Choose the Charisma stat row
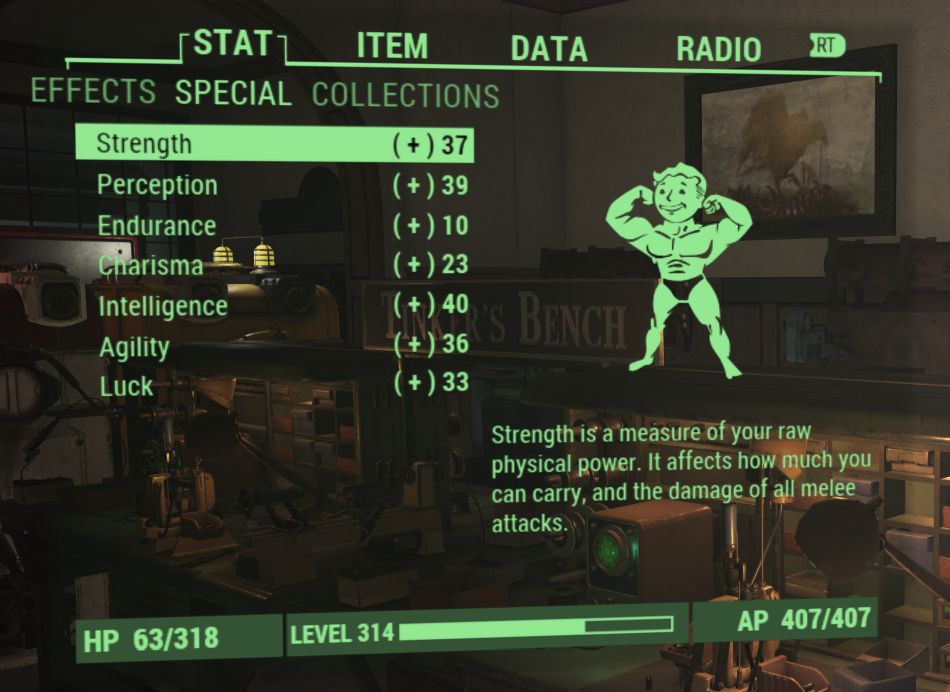This screenshot has height=692, width=950. (x=274, y=265)
